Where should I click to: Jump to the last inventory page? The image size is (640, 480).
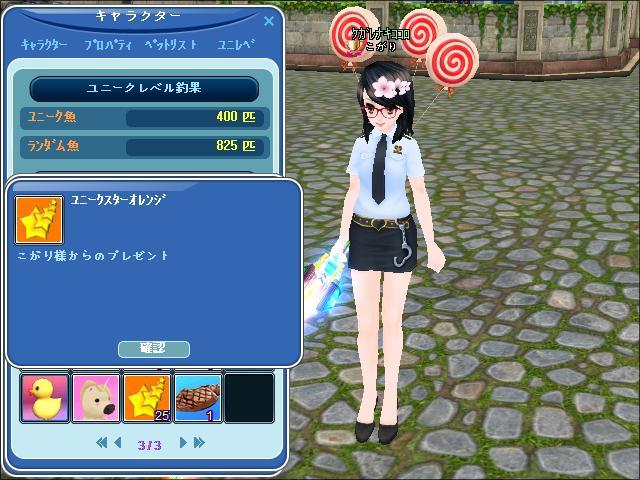coord(198,442)
